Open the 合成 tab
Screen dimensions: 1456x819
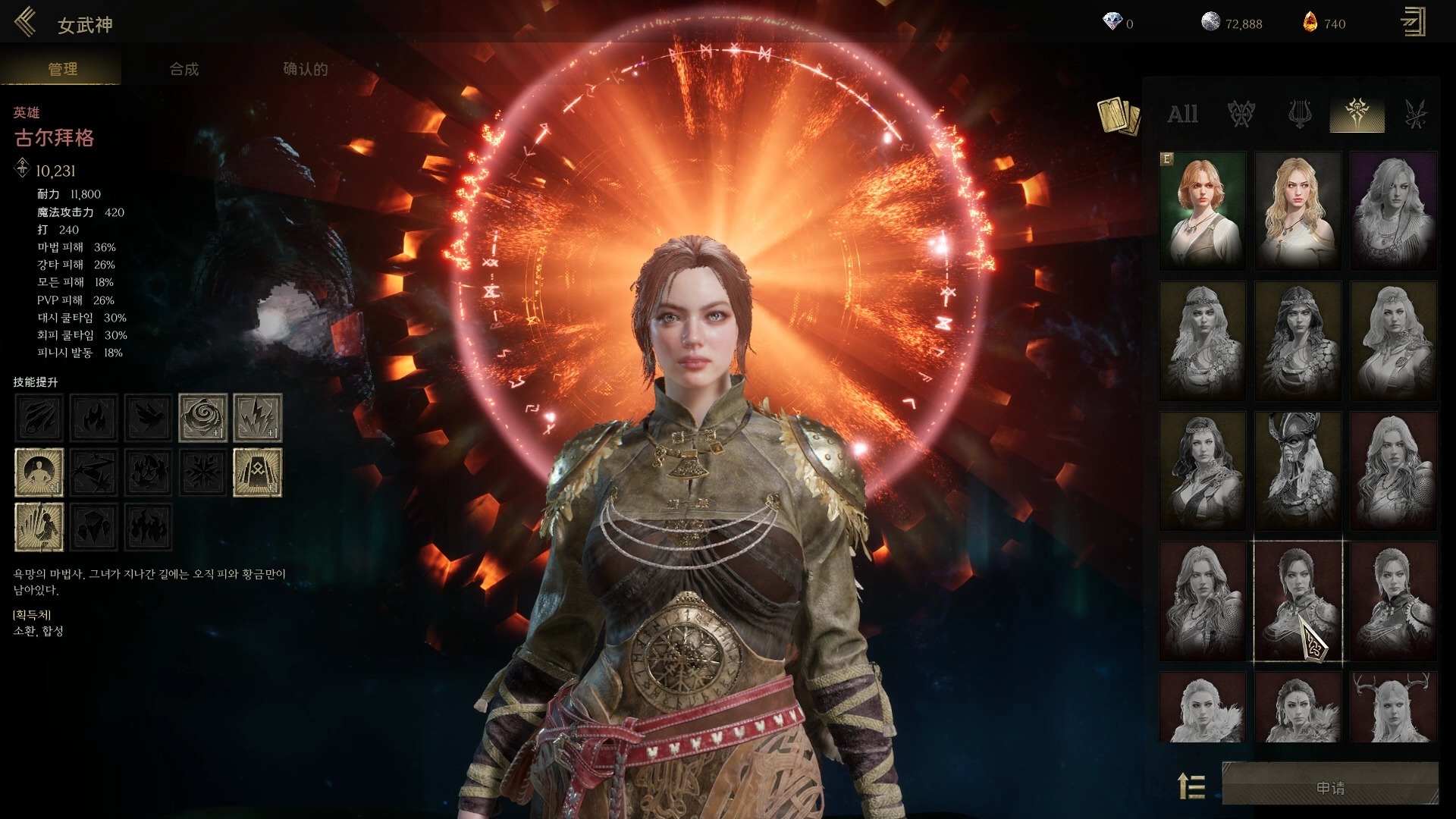(184, 69)
